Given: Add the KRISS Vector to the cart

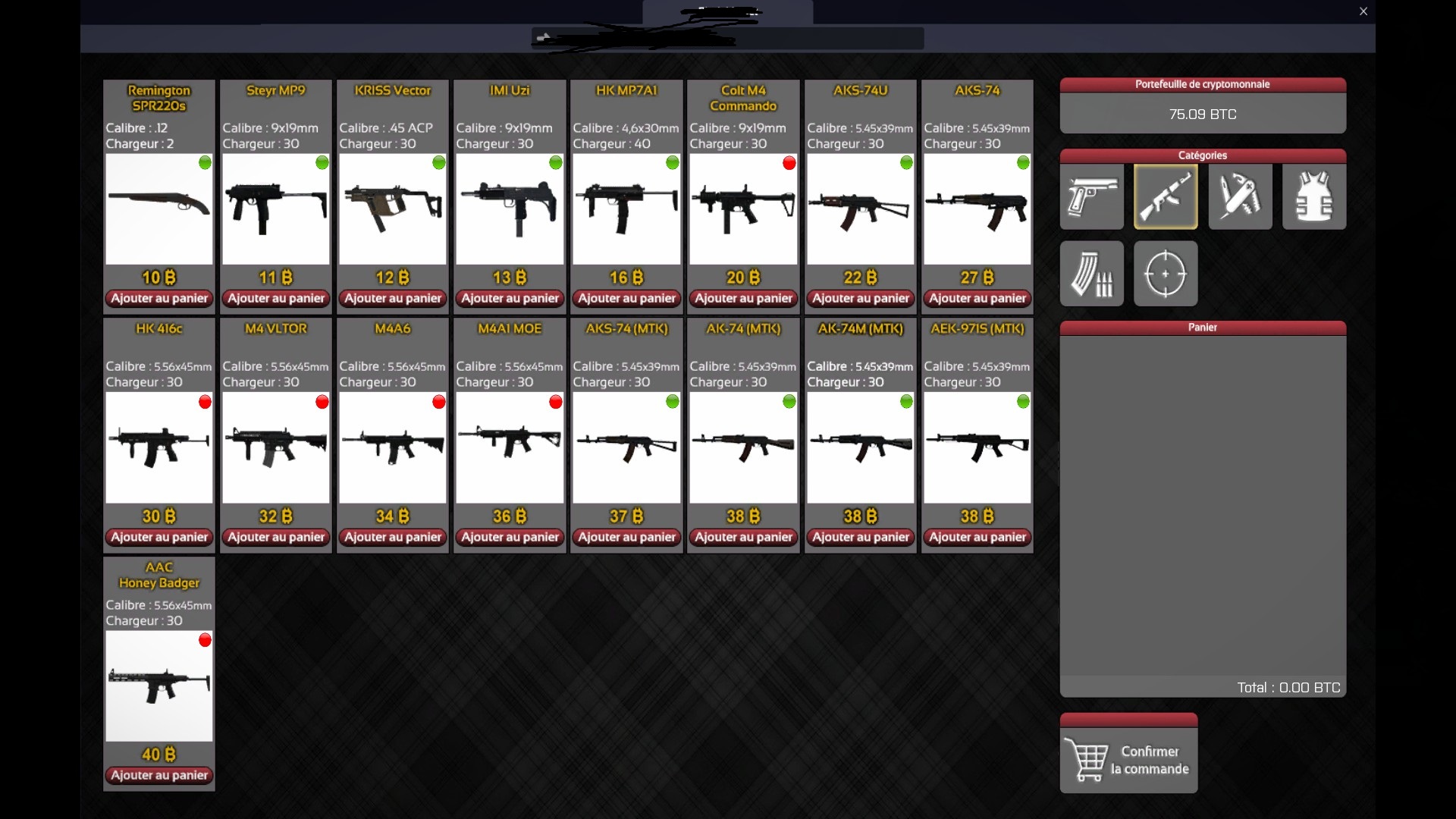Looking at the screenshot, I should (393, 299).
